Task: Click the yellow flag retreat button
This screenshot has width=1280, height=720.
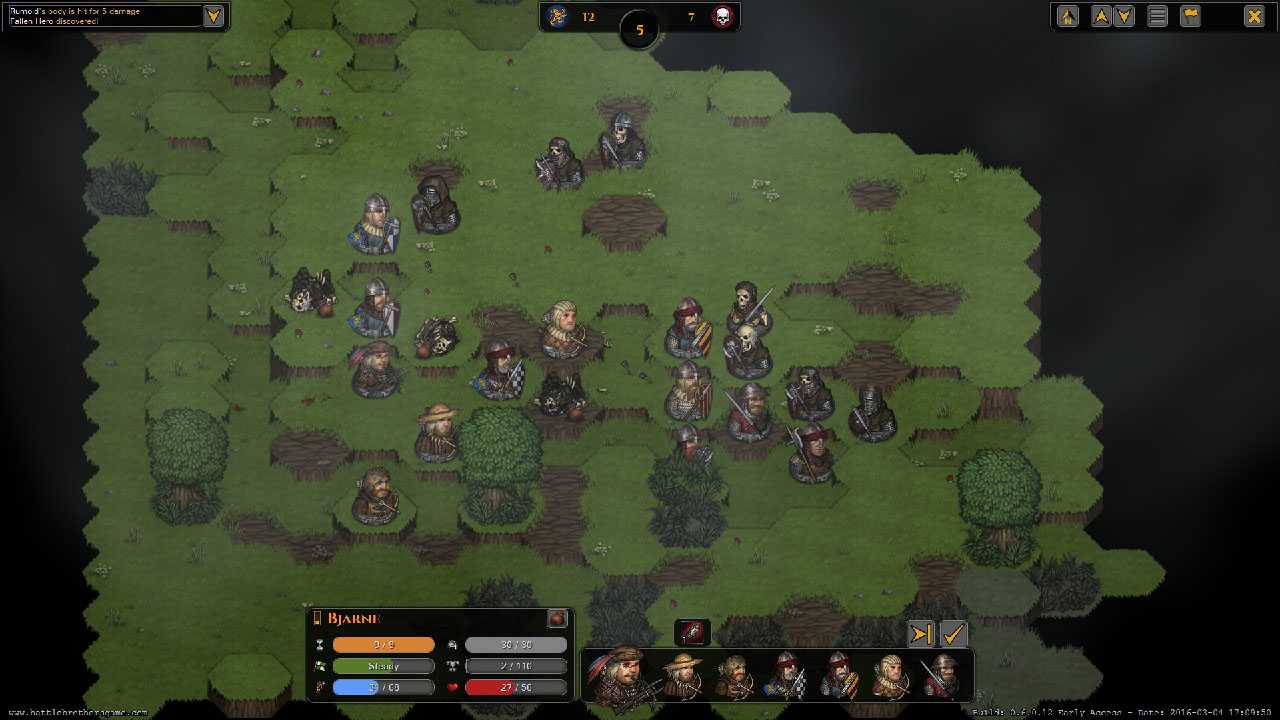Action: pos(1190,16)
